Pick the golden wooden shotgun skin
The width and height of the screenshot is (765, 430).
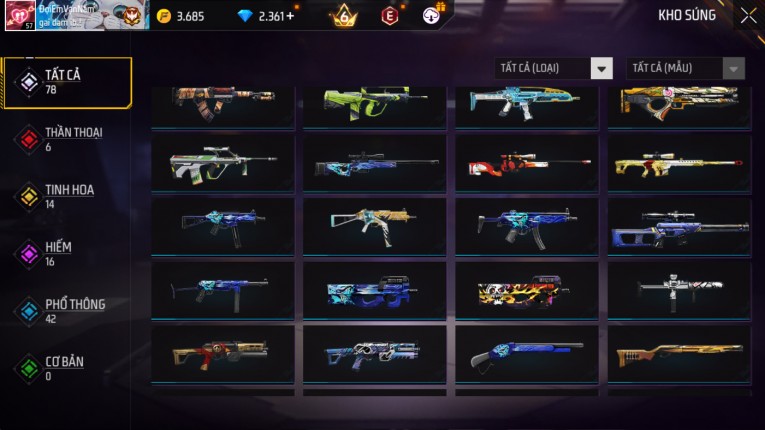[679, 353]
